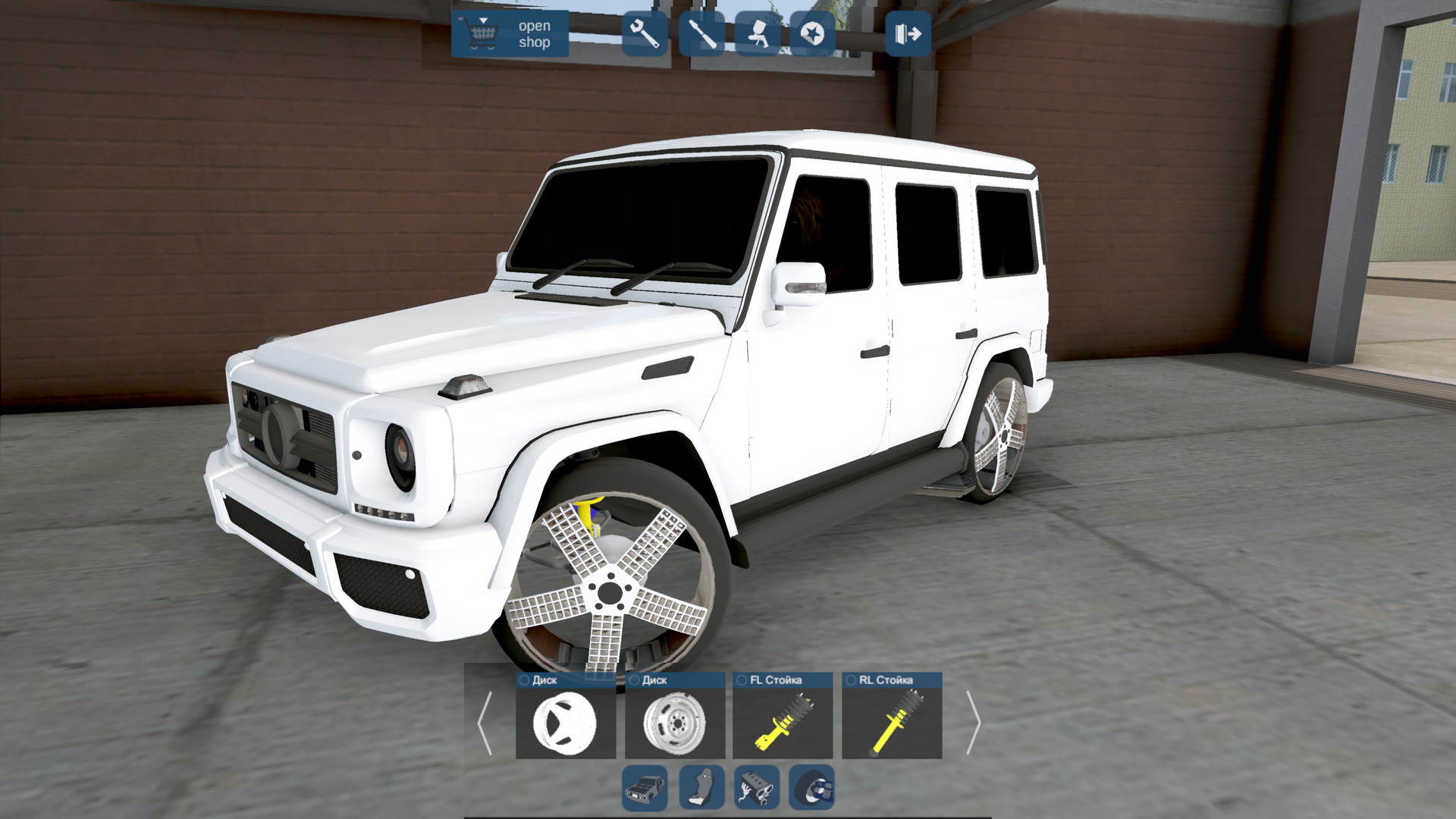This screenshot has height=819, width=1456.
Task: Expand the dropdown arrow on the shop button
Action: (x=484, y=20)
